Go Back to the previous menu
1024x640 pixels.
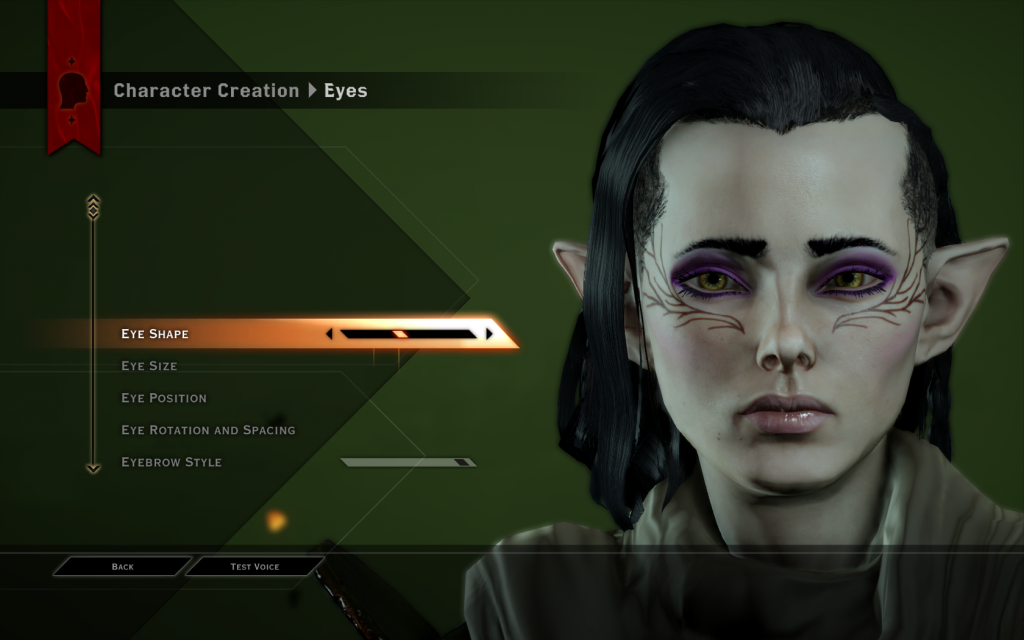[x=122, y=567]
